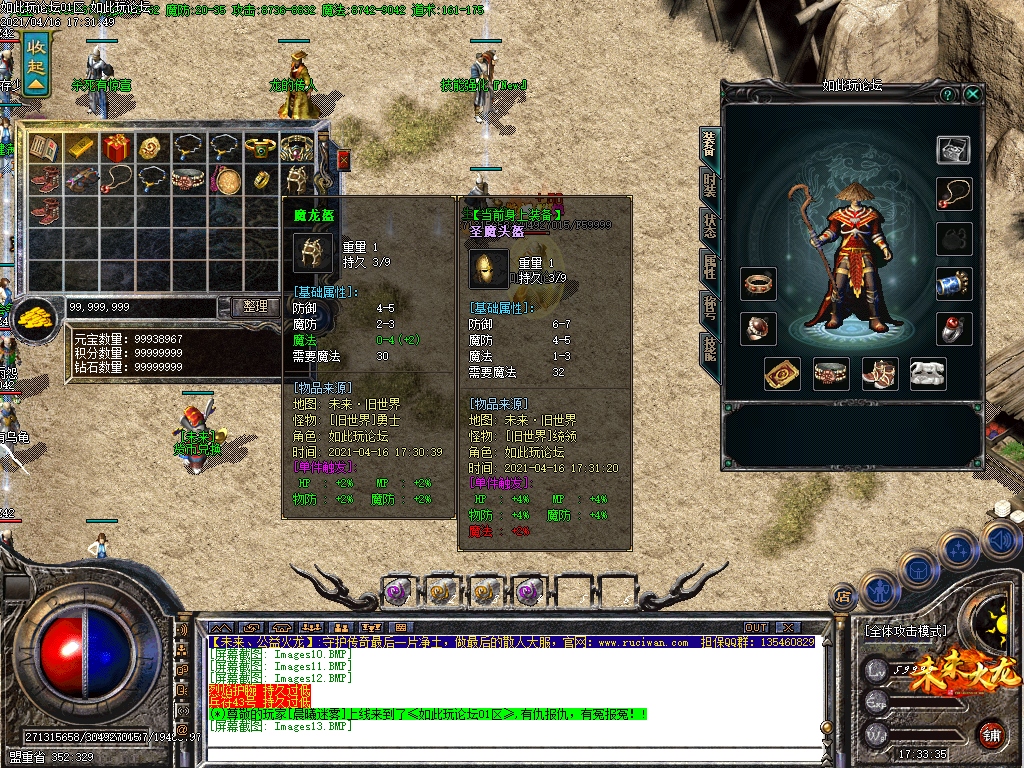
Task: Click the gold coin pile icon
Action: pos(37,316)
